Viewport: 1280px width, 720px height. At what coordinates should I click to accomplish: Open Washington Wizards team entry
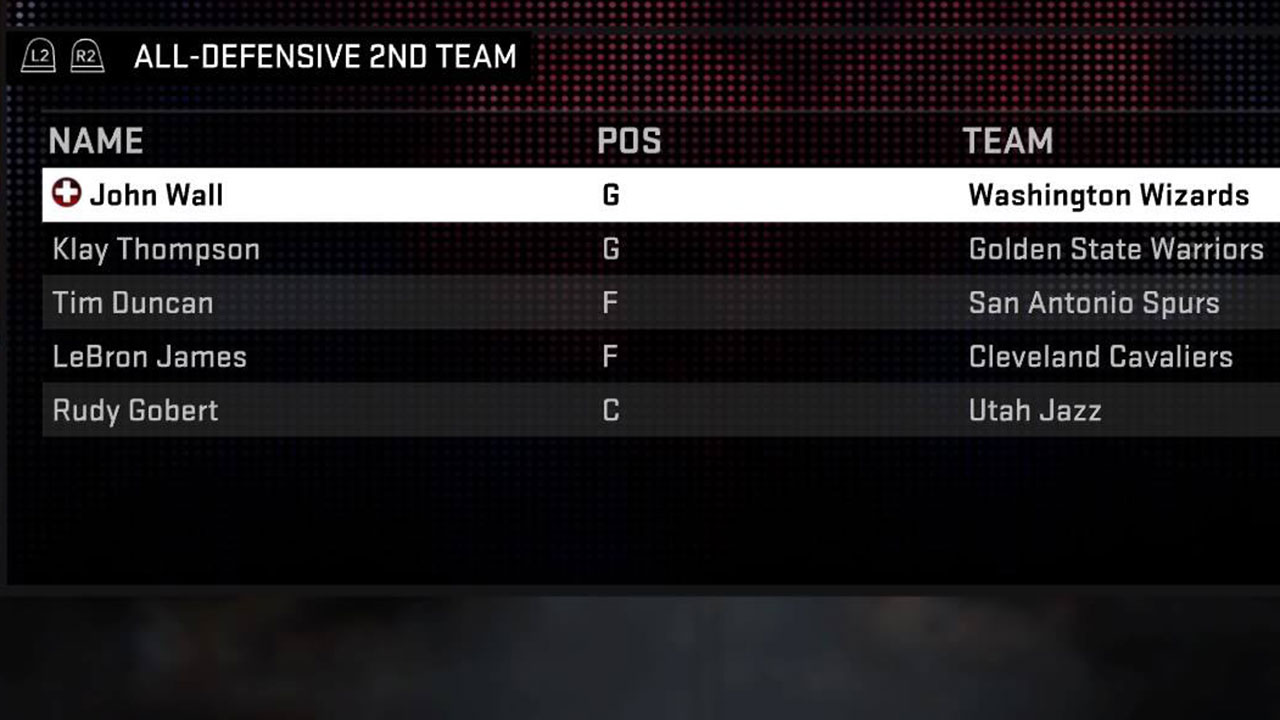coord(1108,195)
